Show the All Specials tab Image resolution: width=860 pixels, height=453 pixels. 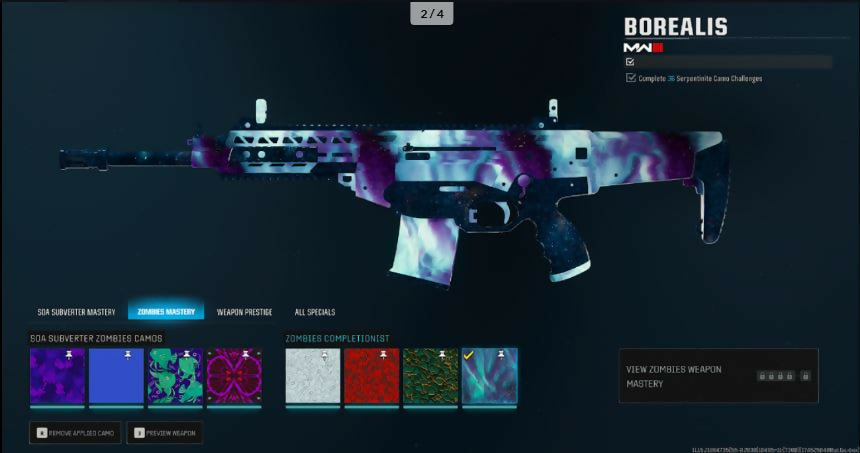coord(315,312)
